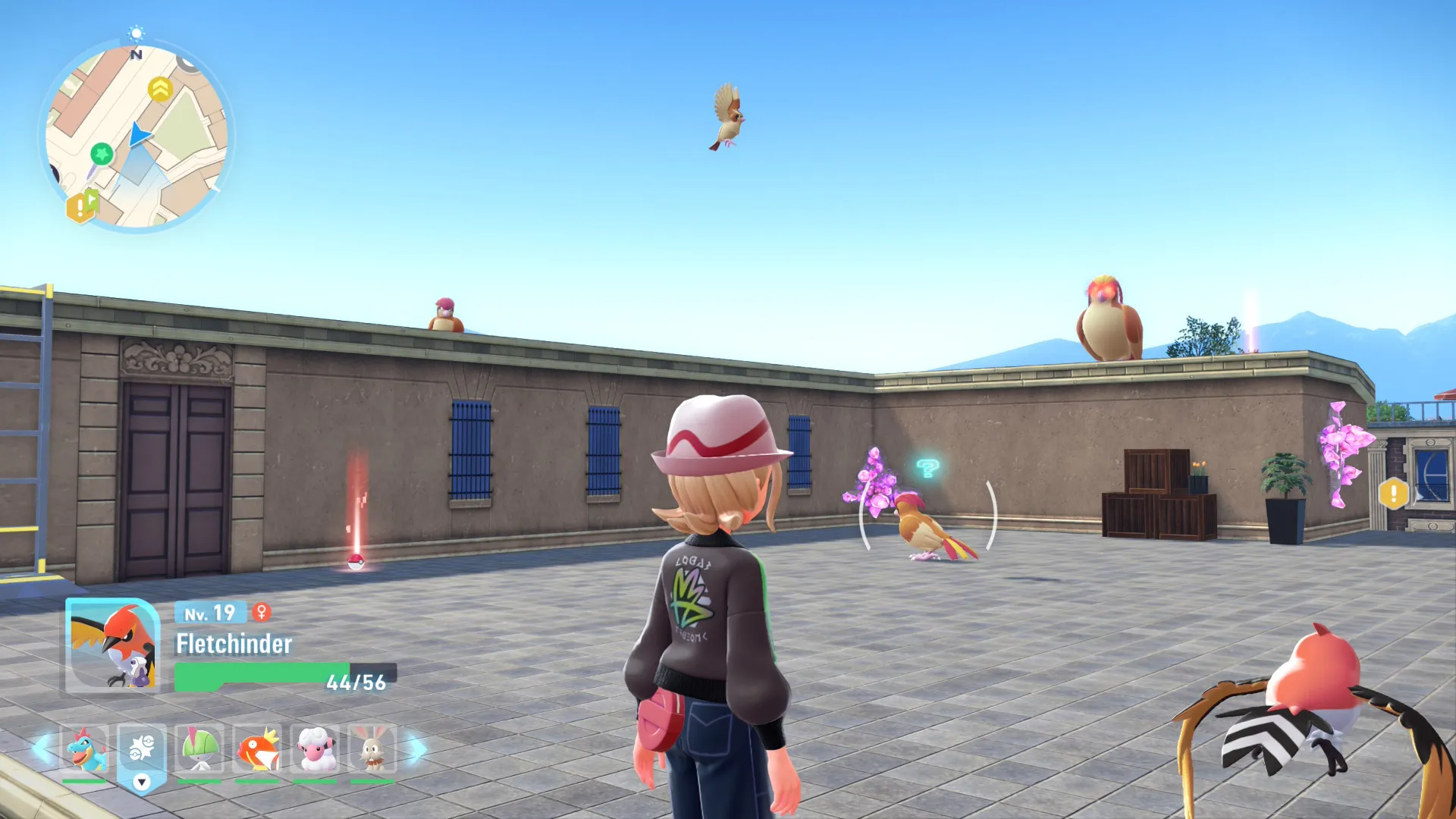Switch to Magikarp in the party bar

point(257,749)
